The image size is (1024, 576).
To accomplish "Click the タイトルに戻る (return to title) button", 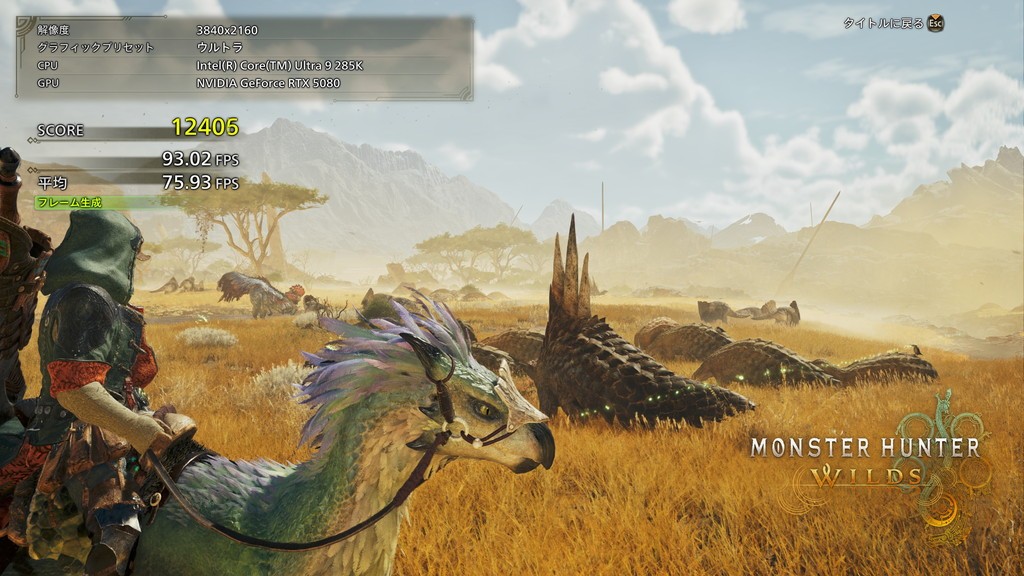I will click(893, 23).
